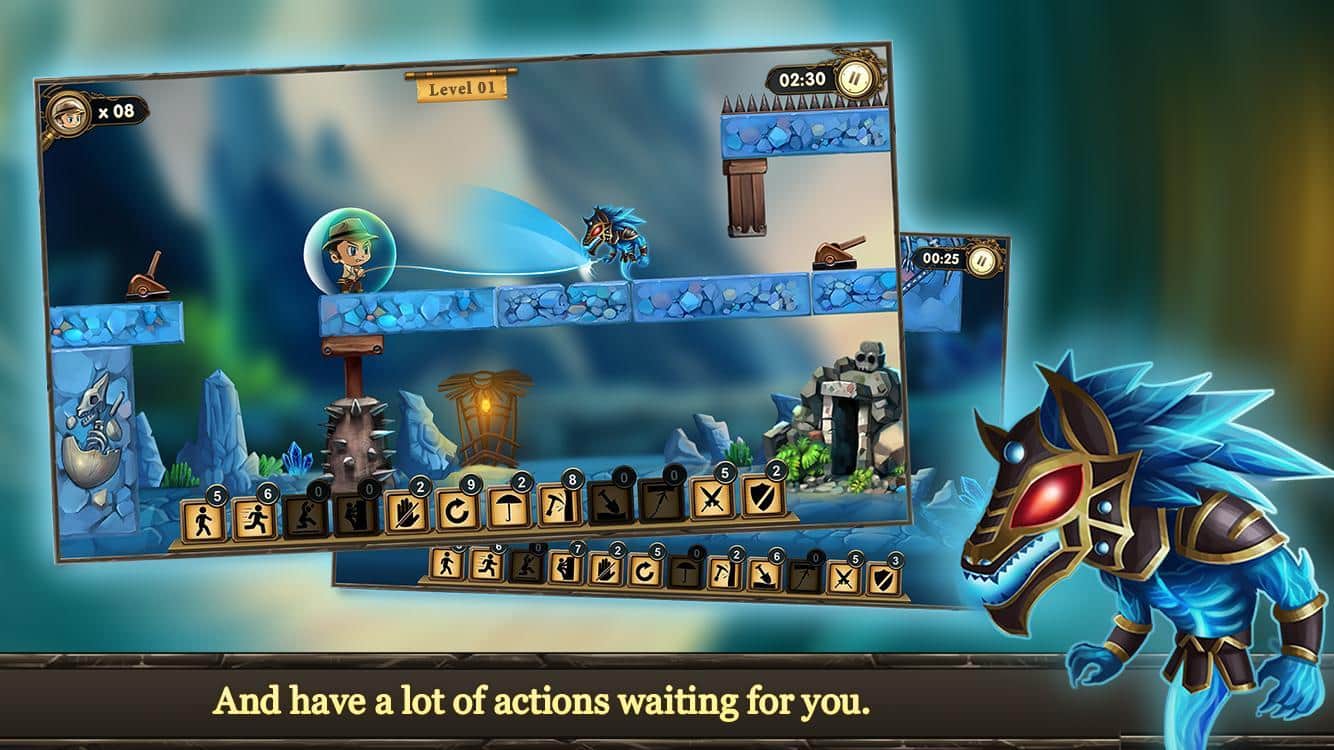Pause the game beside the 00:25 timer
This screenshot has height=750, width=1334.
tap(983, 259)
